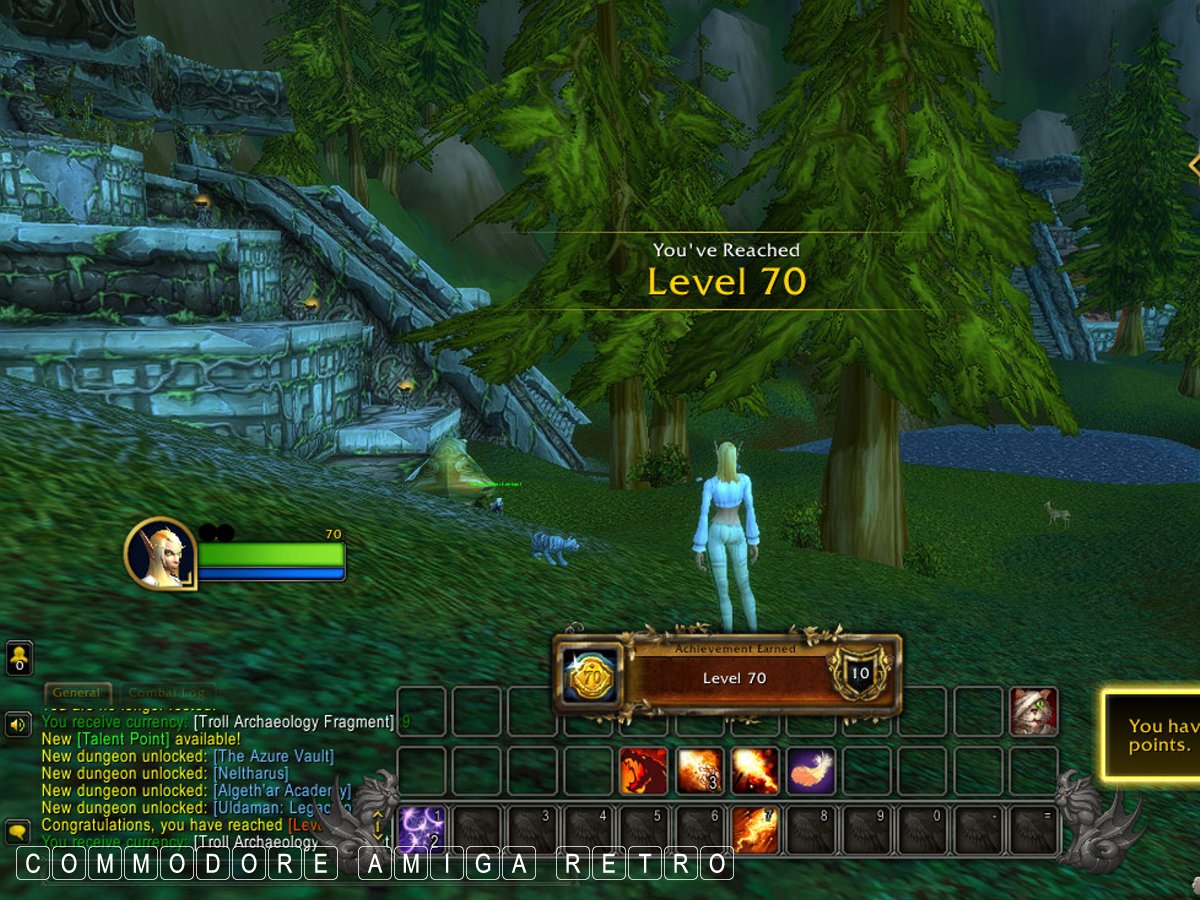The width and height of the screenshot is (1200, 900).
Task: Click the glowing talent points alert box
Action: [x=1152, y=735]
